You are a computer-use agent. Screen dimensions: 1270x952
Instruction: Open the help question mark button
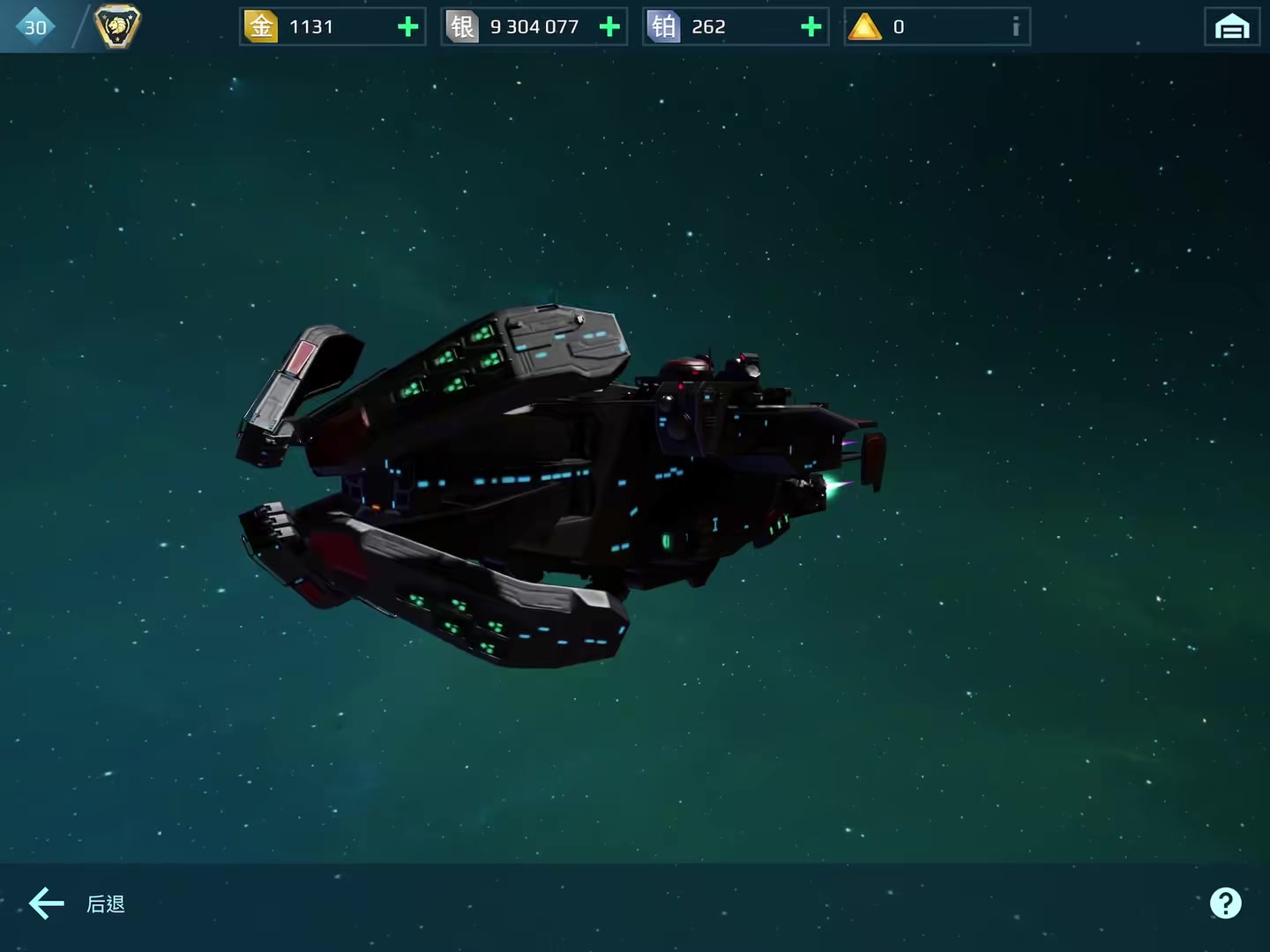coord(1225,903)
